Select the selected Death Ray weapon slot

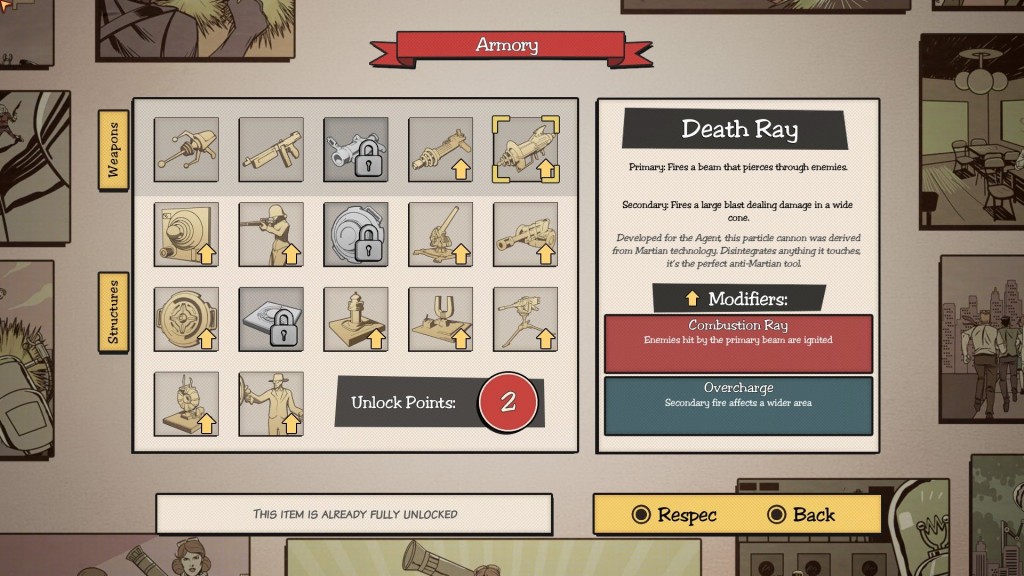coord(526,150)
